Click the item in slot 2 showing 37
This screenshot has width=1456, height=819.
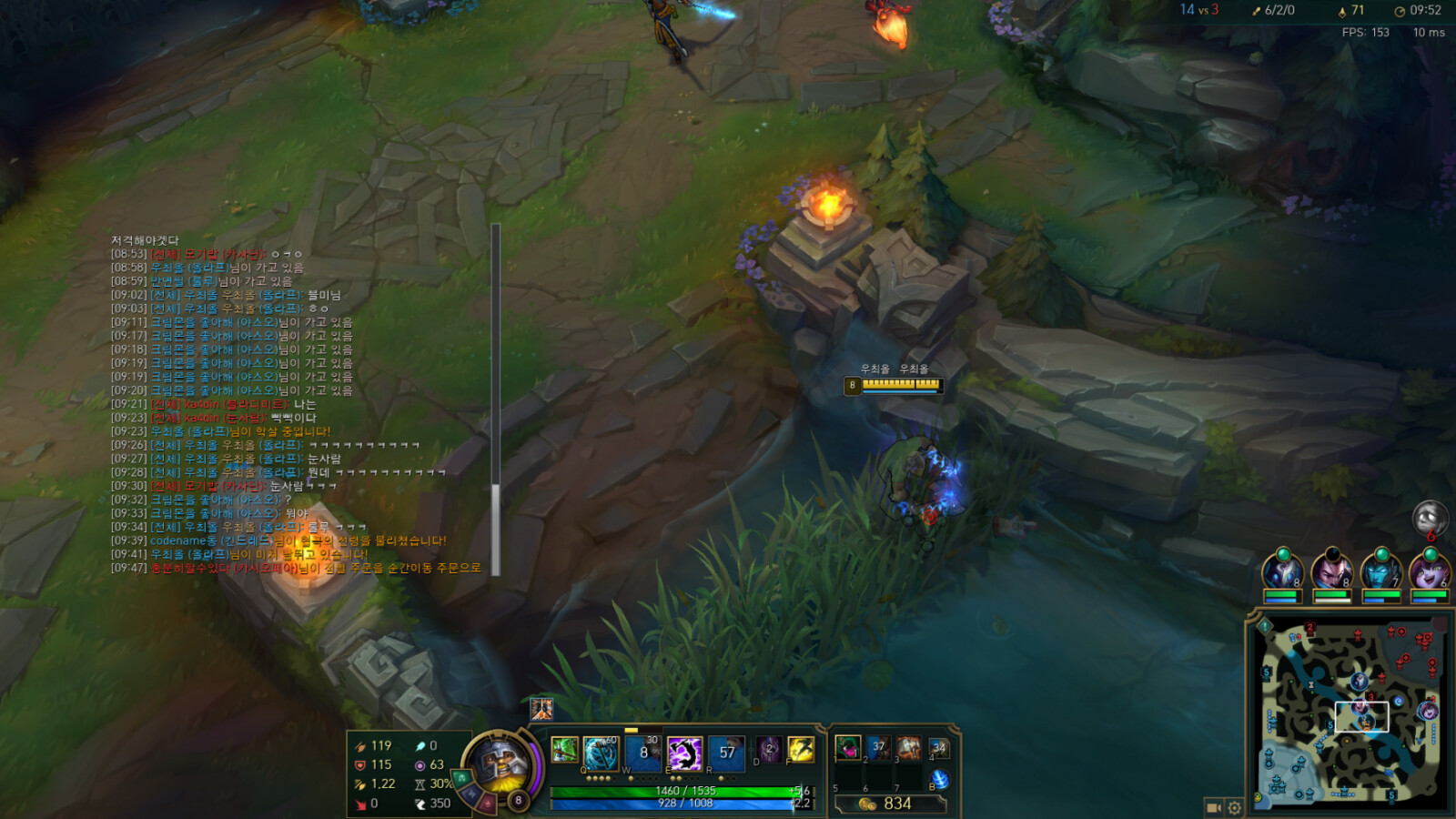878,748
